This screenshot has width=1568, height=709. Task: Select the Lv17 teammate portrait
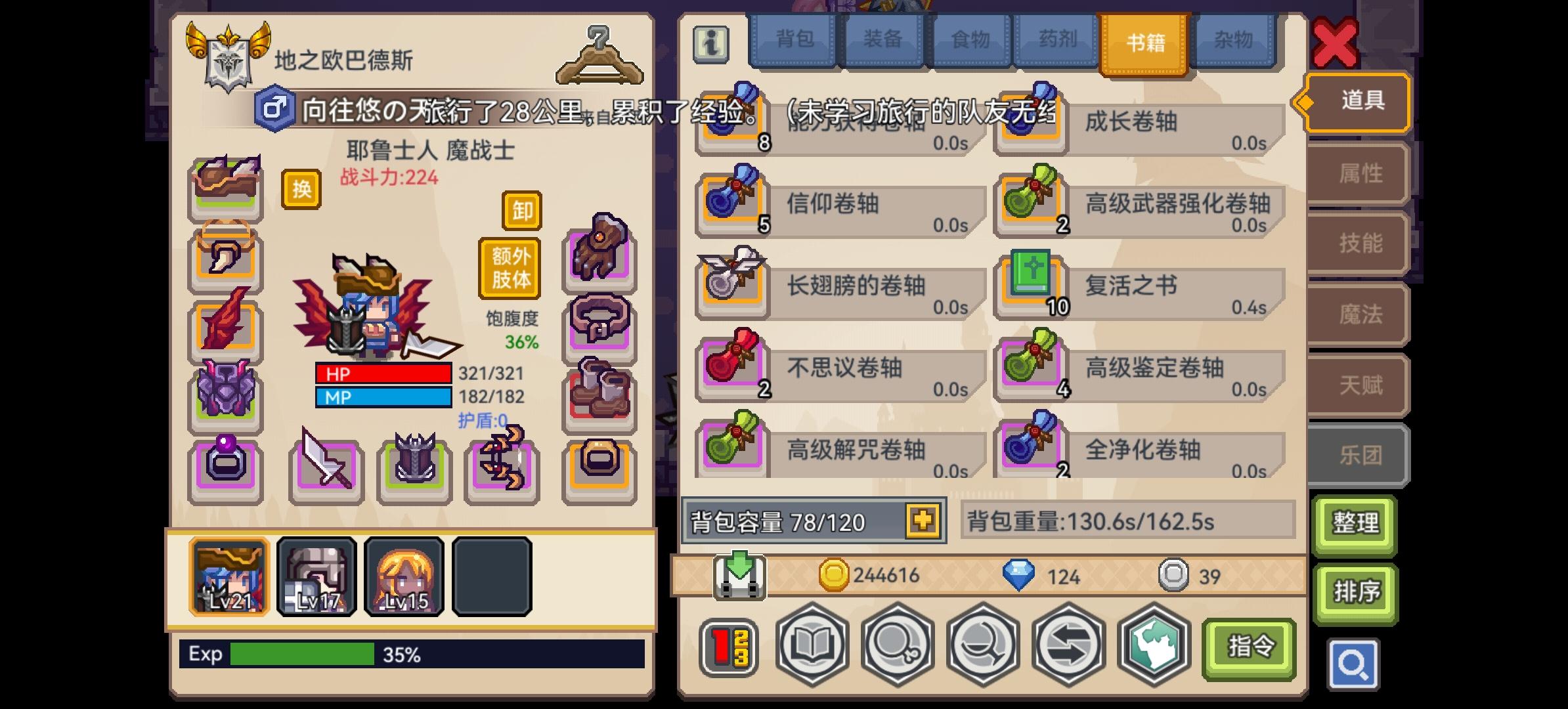(x=316, y=576)
